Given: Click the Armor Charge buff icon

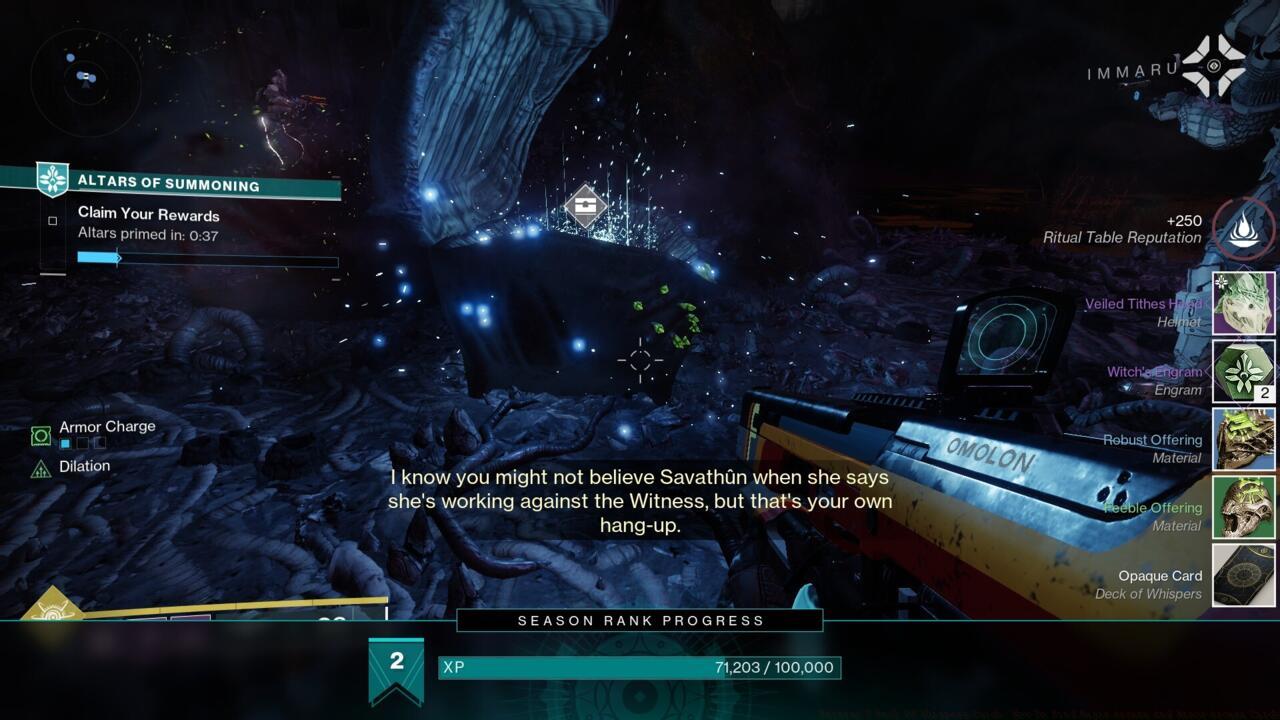Looking at the screenshot, I should [41, 435].
